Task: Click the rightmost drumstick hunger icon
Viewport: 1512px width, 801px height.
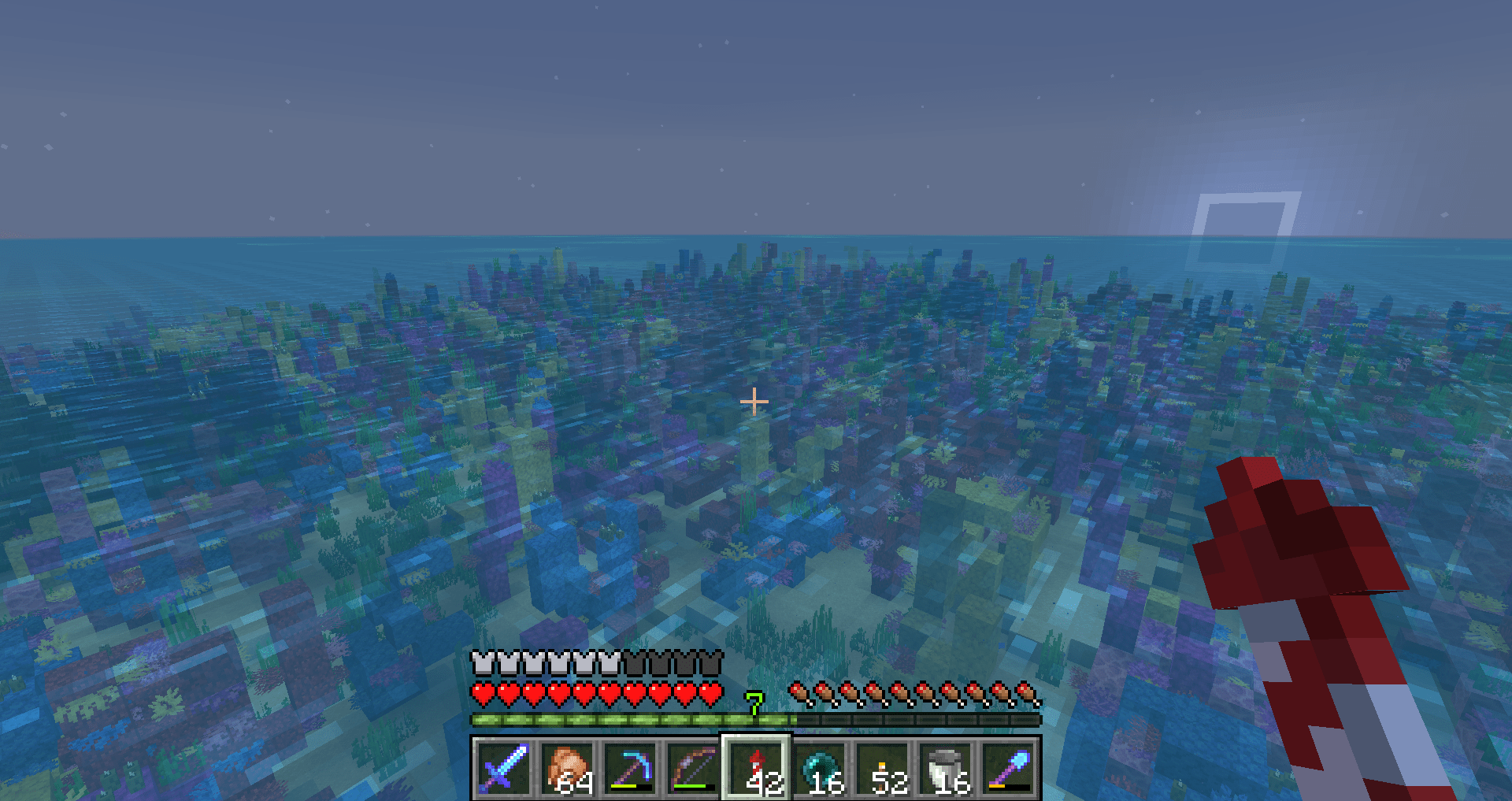Action: [1028, 693]
